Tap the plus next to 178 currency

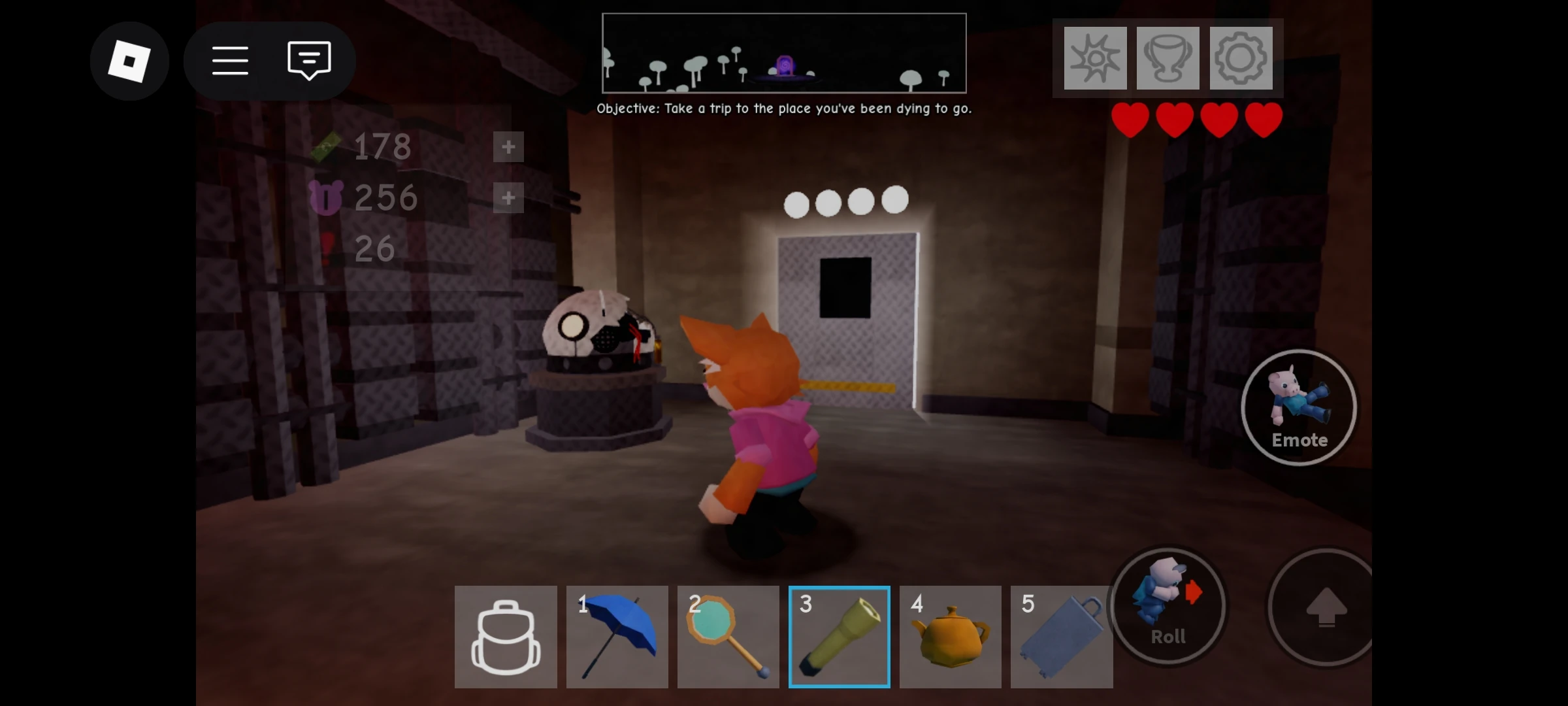coord(508,147)
